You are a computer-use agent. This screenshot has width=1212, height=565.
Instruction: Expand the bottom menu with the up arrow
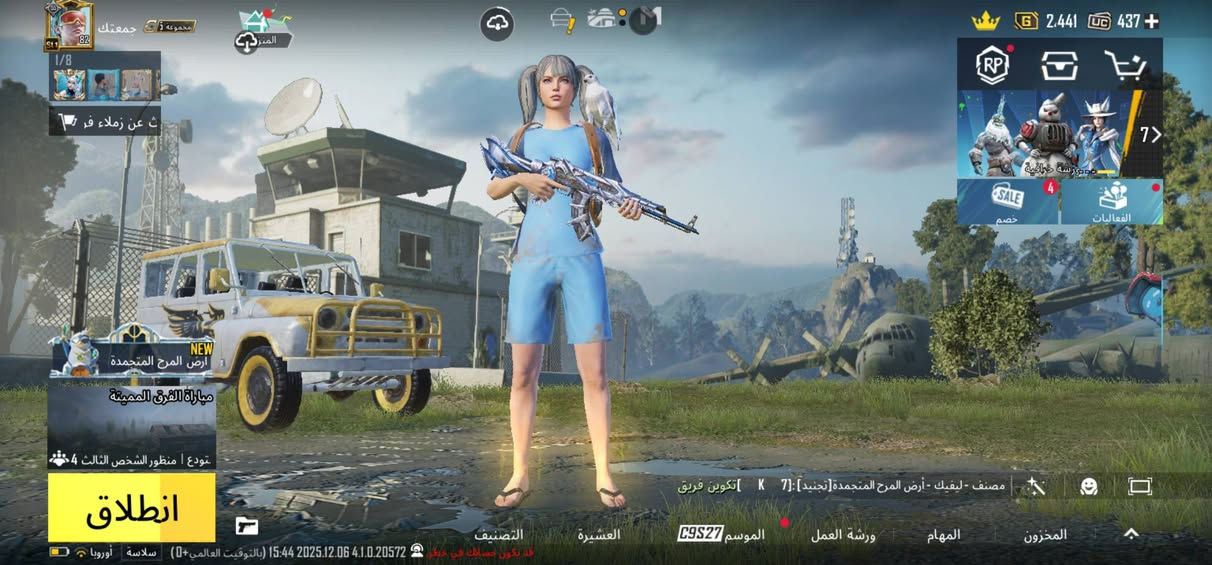tap(1131, 534)
